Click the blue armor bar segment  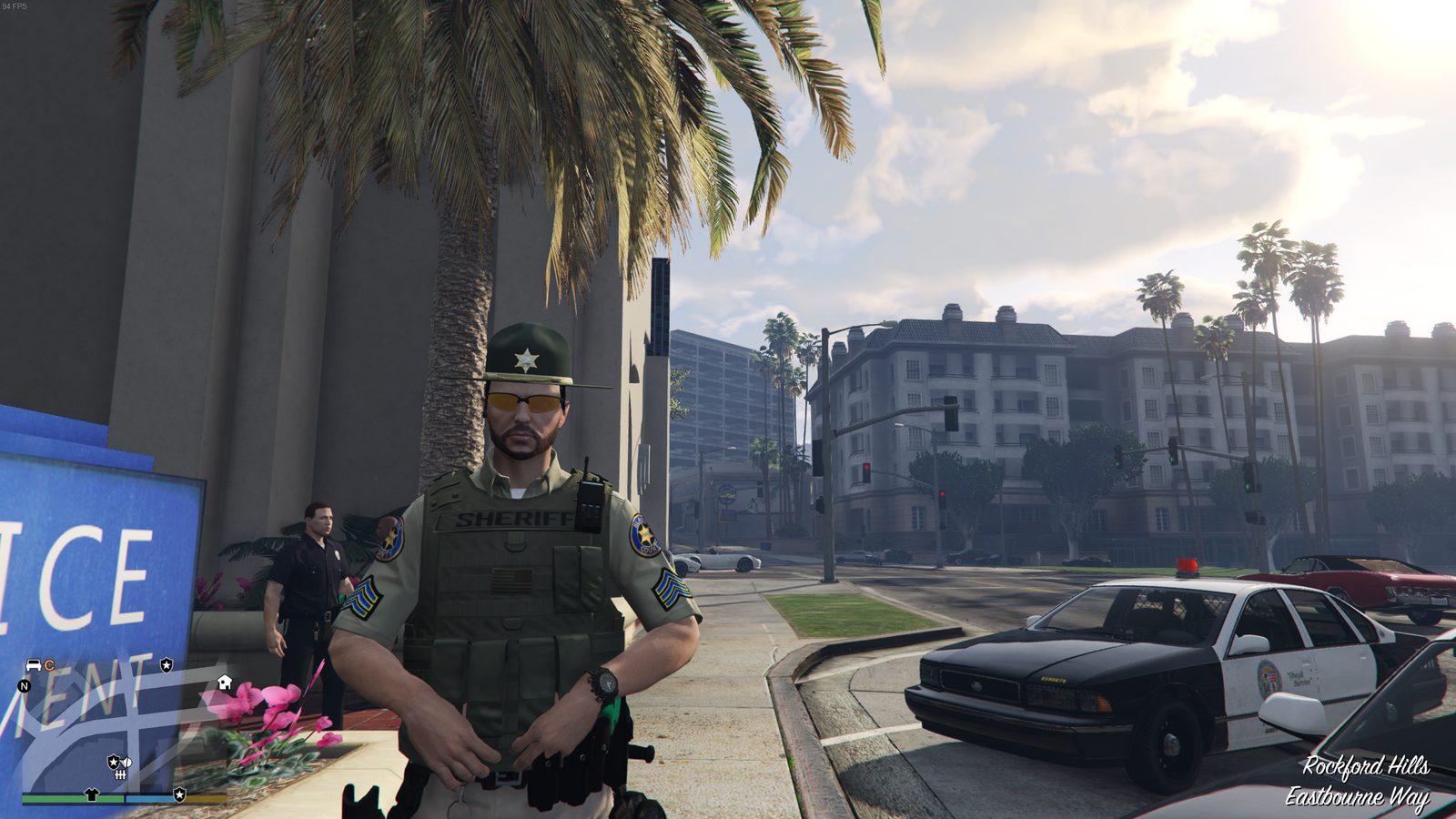(147, 797)
